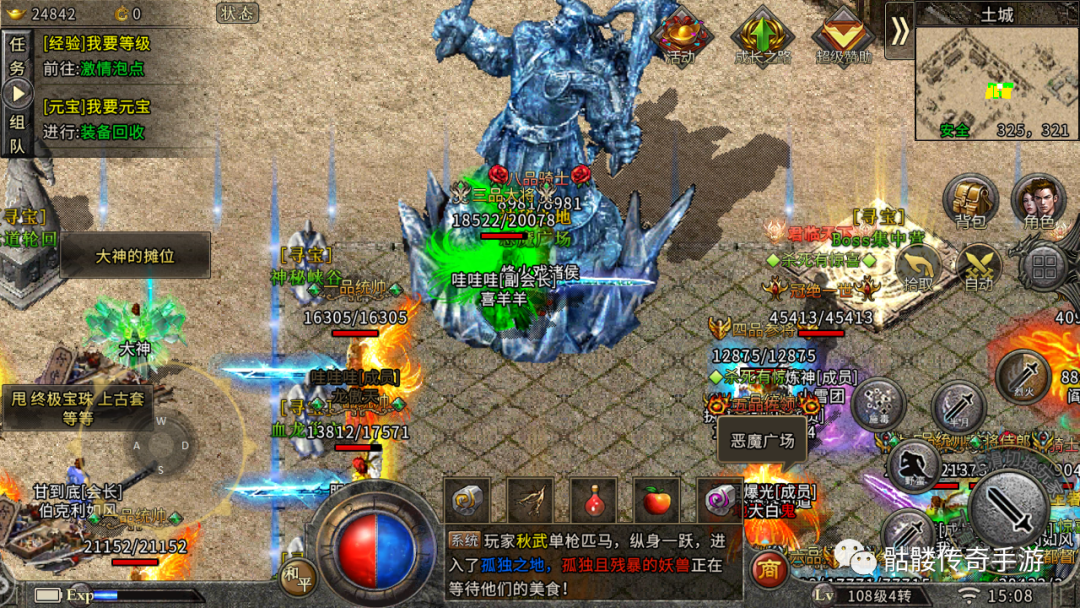Open the 状态 status button
This screenshot has width=1080, height=608.
click(x=238, y=13)
